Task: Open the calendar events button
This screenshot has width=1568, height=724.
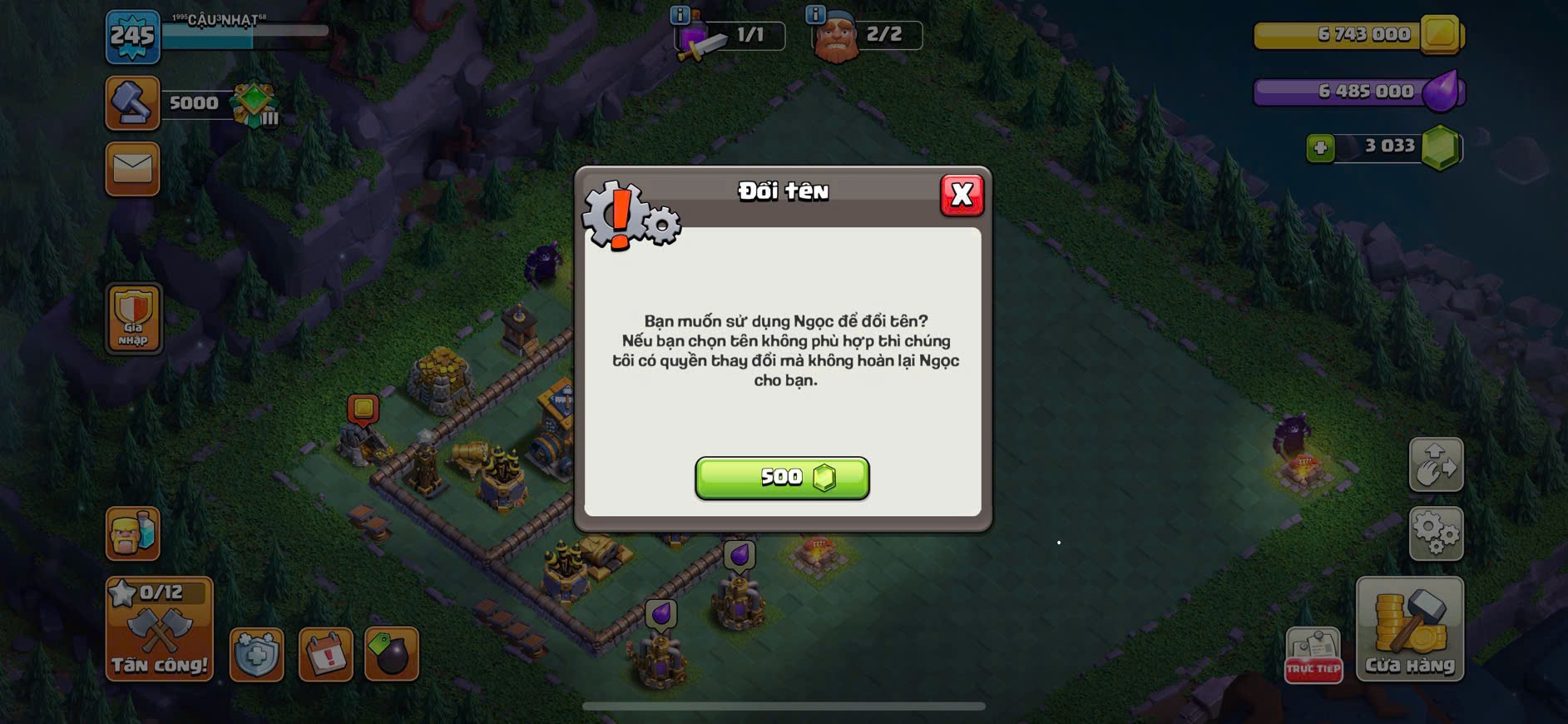Action: coord(325,655)
